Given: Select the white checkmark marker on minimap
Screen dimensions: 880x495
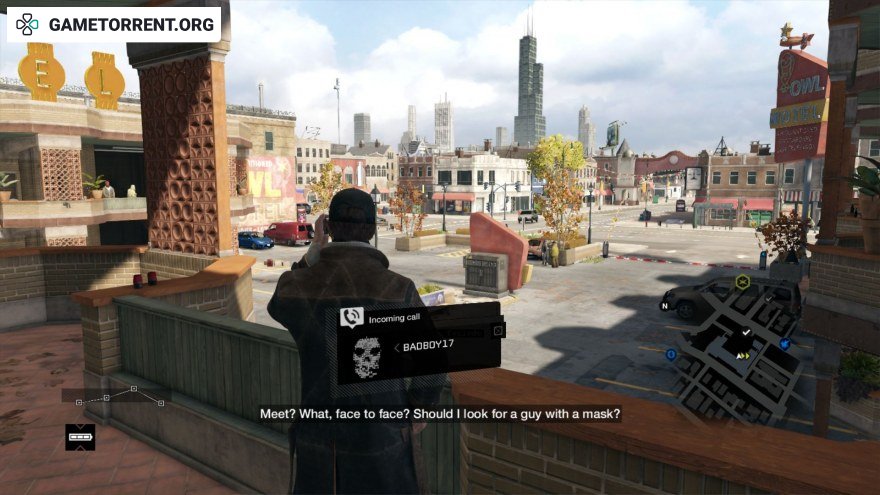Looking at the screenshot, I should click(x=745, y=333).
